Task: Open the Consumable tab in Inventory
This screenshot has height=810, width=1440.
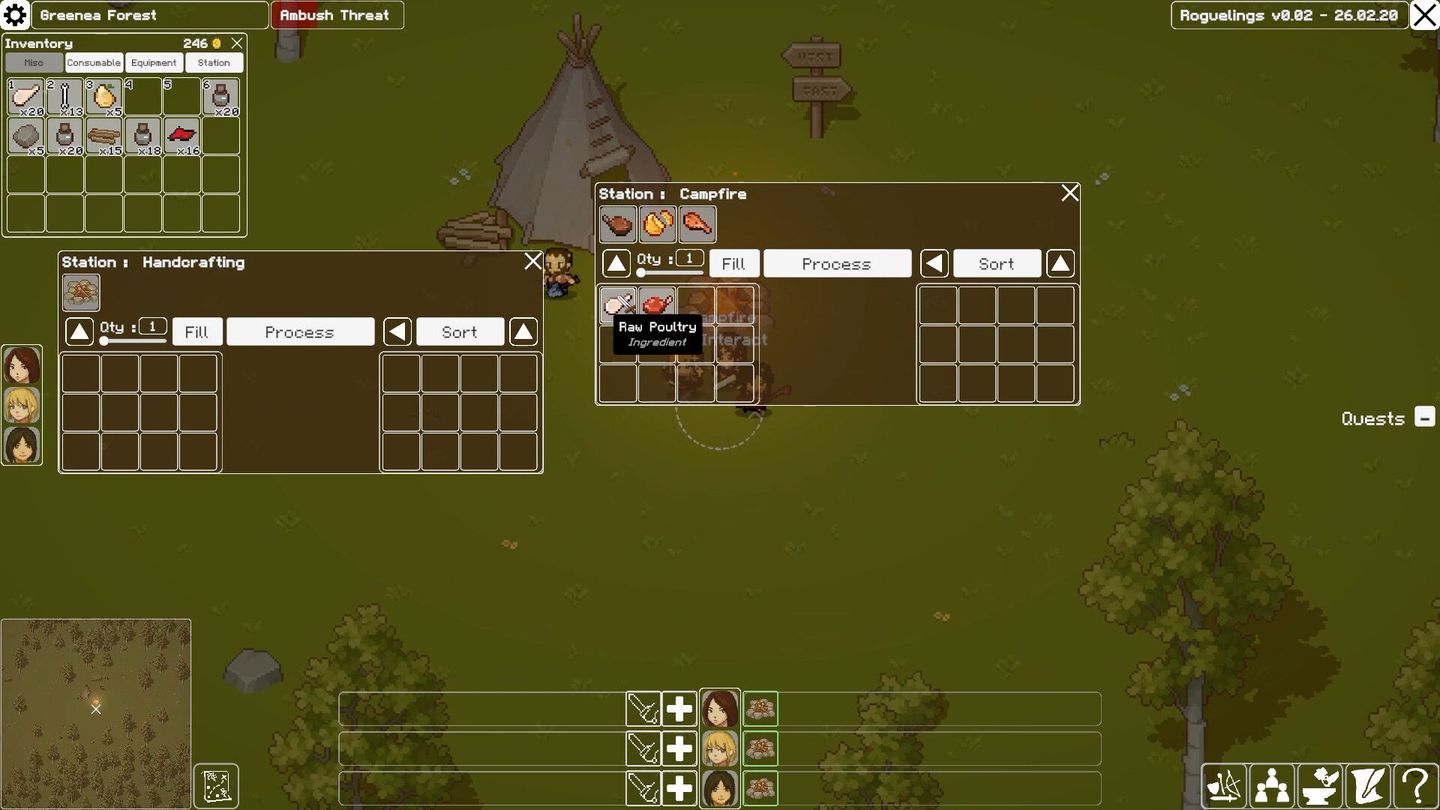Action: (93, 62)
